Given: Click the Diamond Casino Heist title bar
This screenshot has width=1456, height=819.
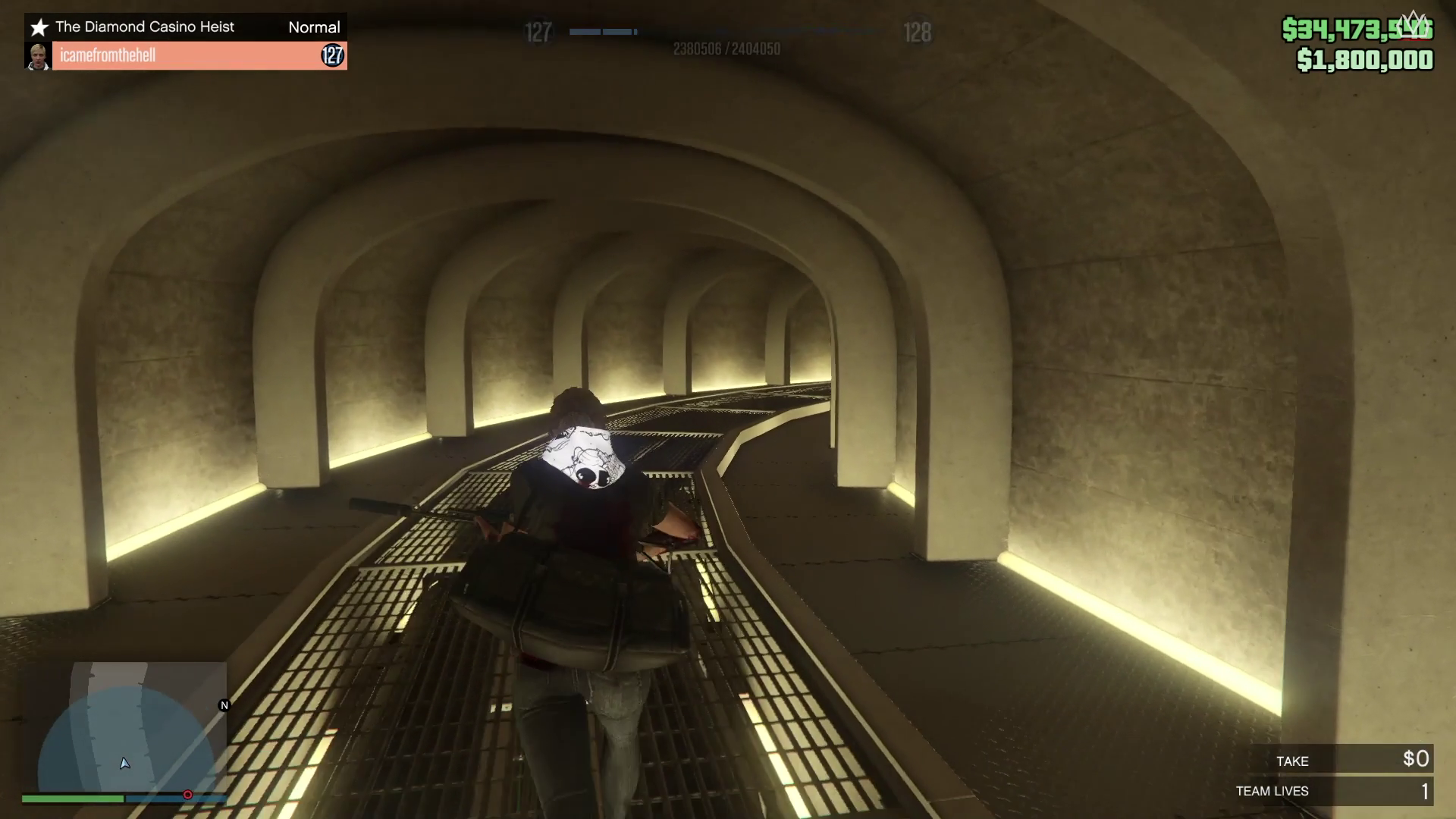Looking at the screenshot, I should (x=186, y=27).
